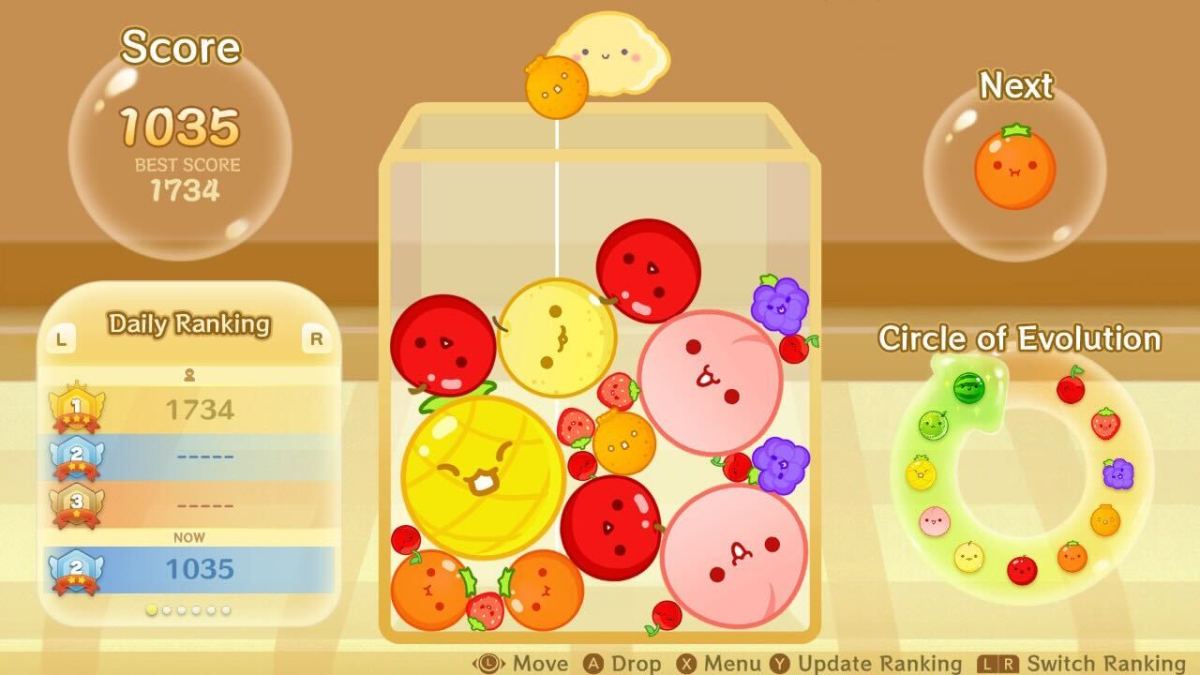Choose the cherry in Circle of Evolution
Image resolution: width=1200 pixels, height=675 pixels.
tap(1071, 386)
